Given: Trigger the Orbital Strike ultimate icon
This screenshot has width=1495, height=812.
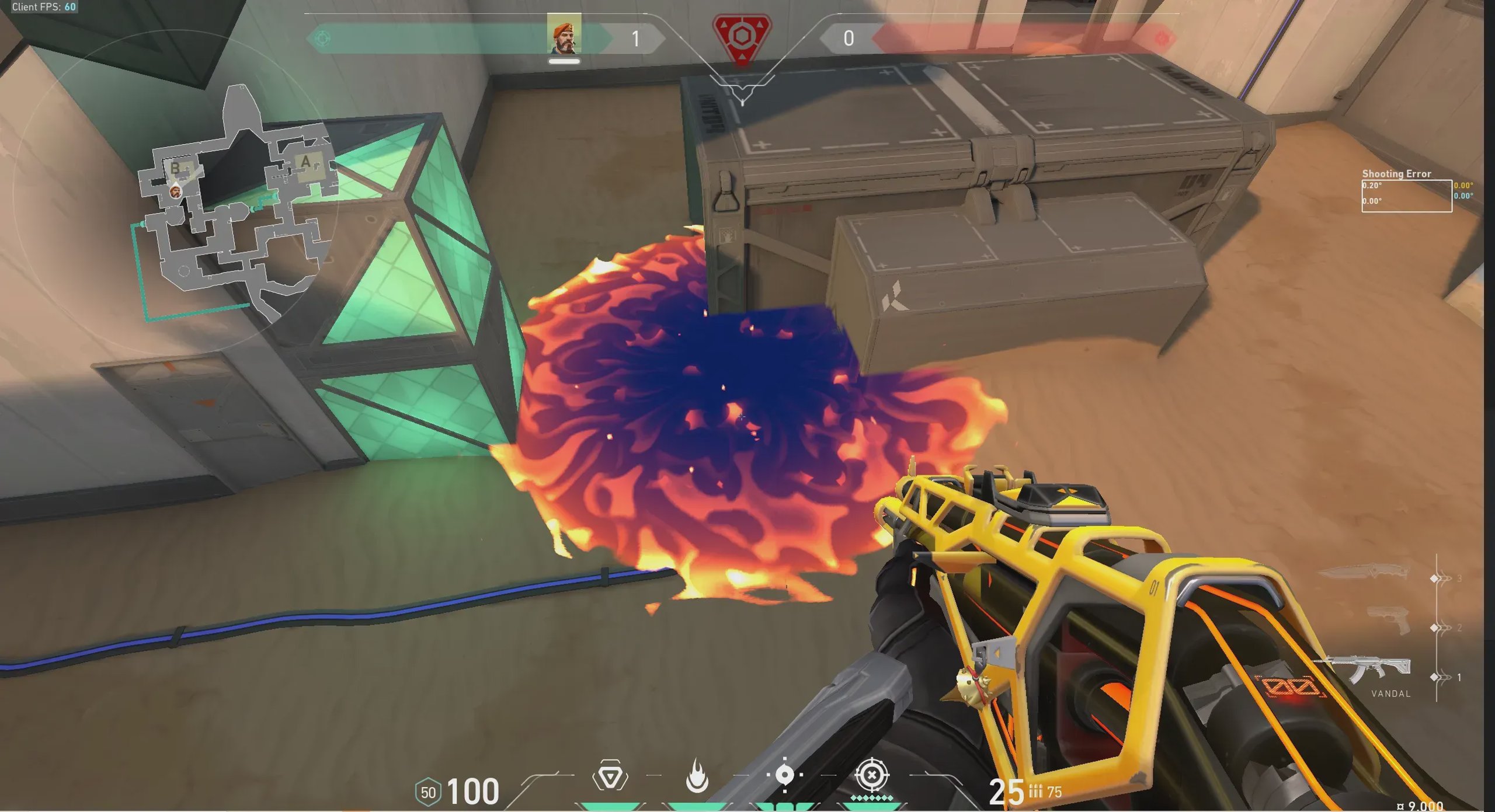Looking at the screenshot, I should pos(871,776).
